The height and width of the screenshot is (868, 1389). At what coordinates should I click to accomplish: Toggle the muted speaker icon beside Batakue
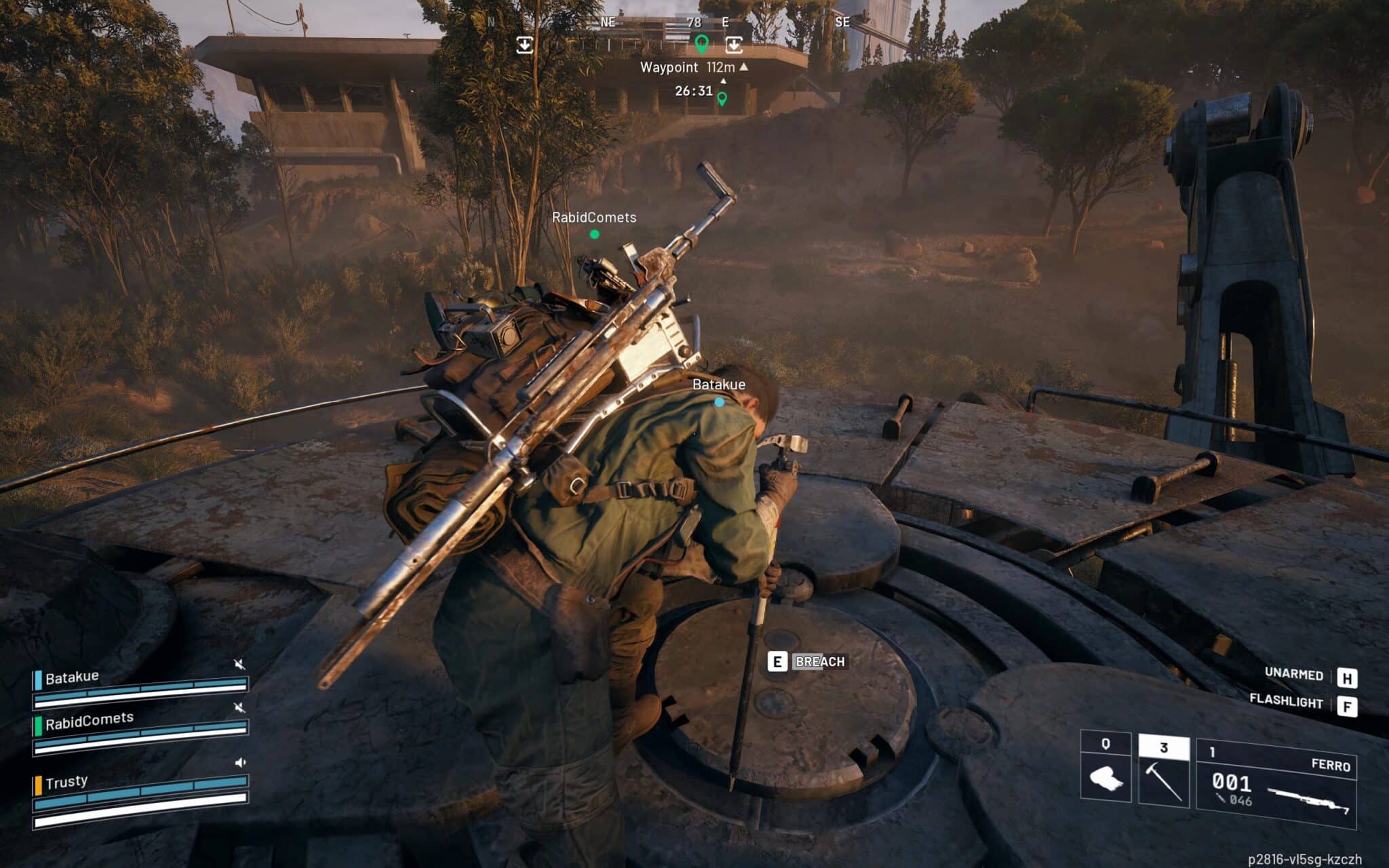click(239, 664)
